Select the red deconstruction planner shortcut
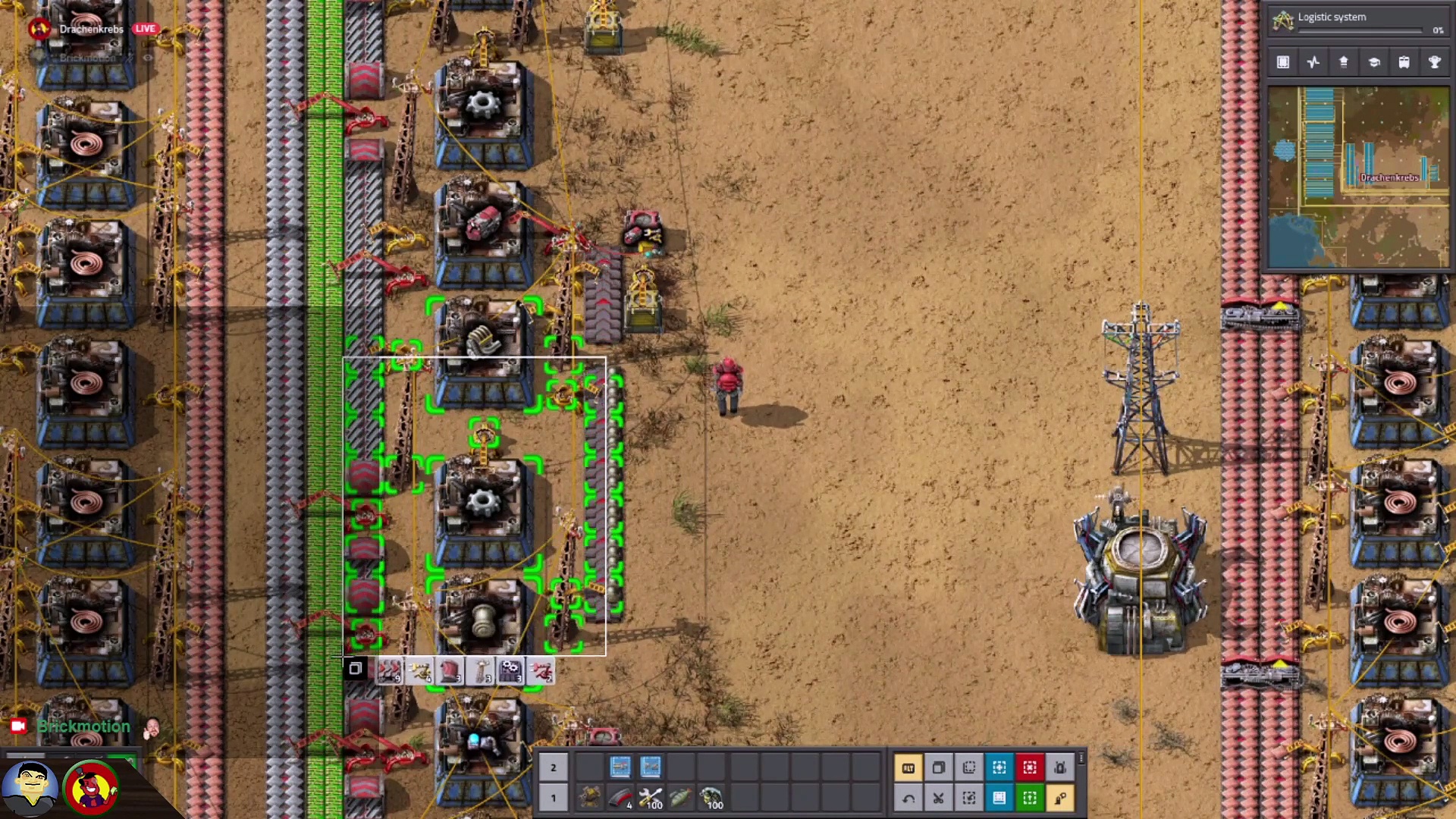Viewport: 1456px width, 819px height. coord(1030,767)
